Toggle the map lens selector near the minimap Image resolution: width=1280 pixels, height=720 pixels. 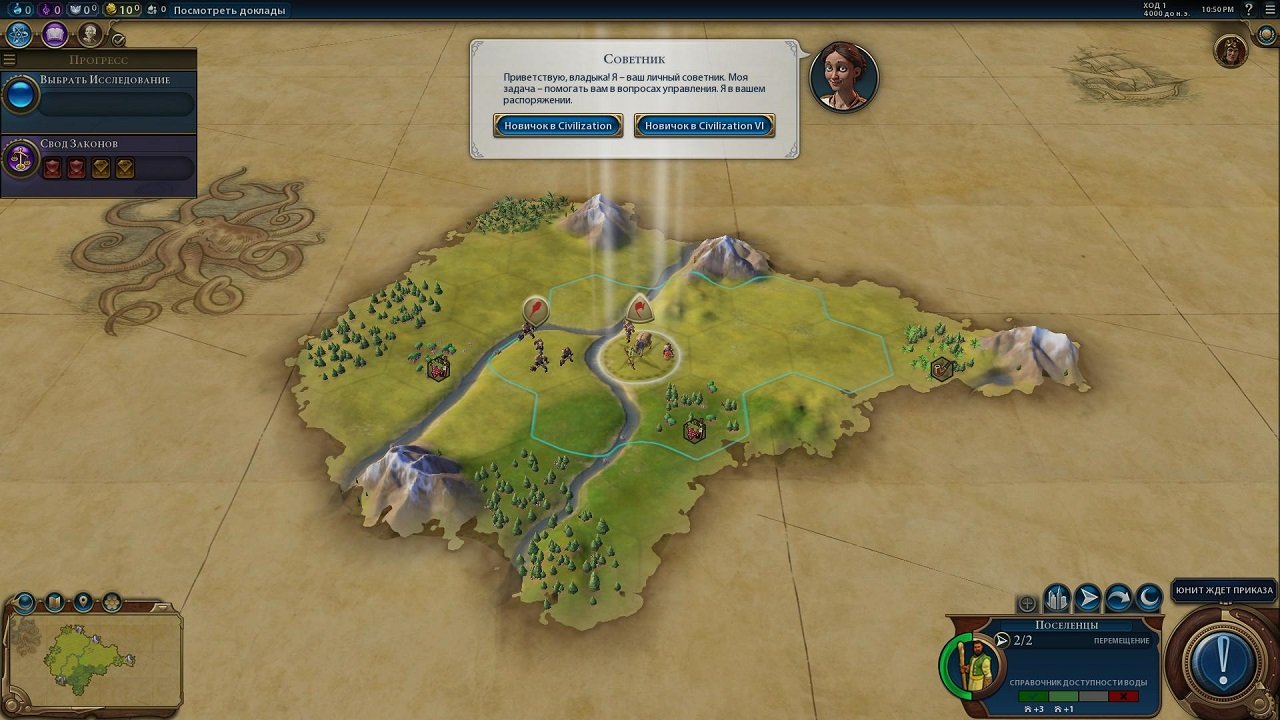pos(111,601)
